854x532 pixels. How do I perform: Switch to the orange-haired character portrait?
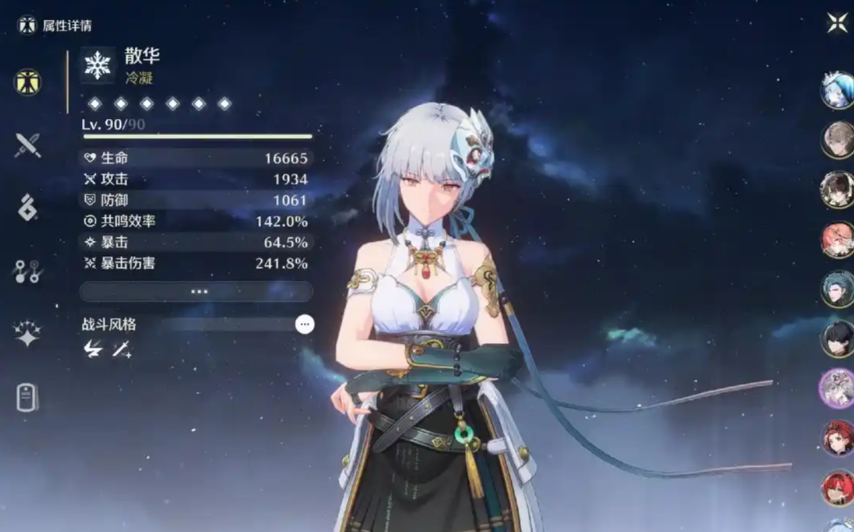[x=837, y=239]
